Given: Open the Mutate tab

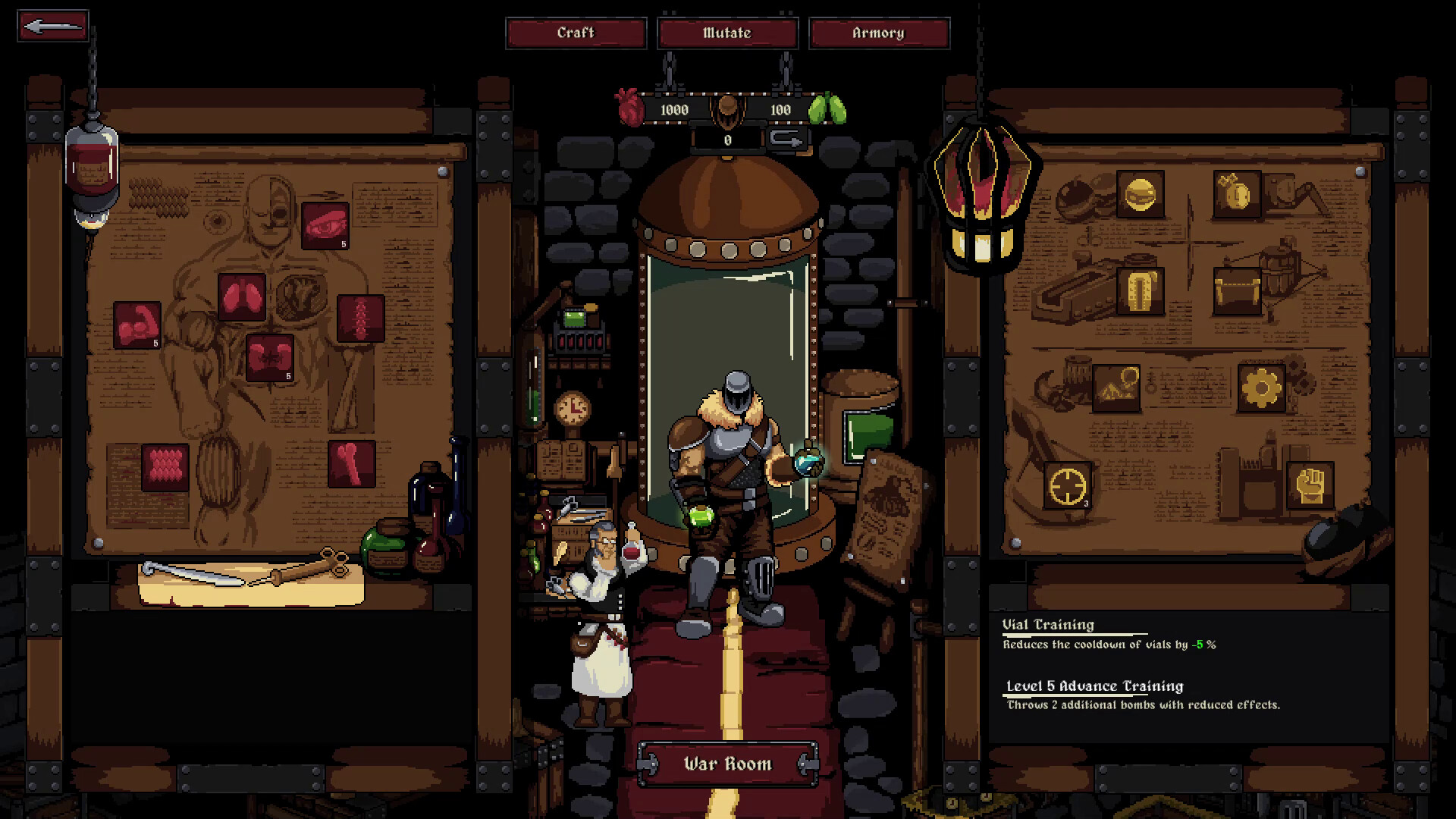Looking at the screenshot, I should [x=727, y=33].
